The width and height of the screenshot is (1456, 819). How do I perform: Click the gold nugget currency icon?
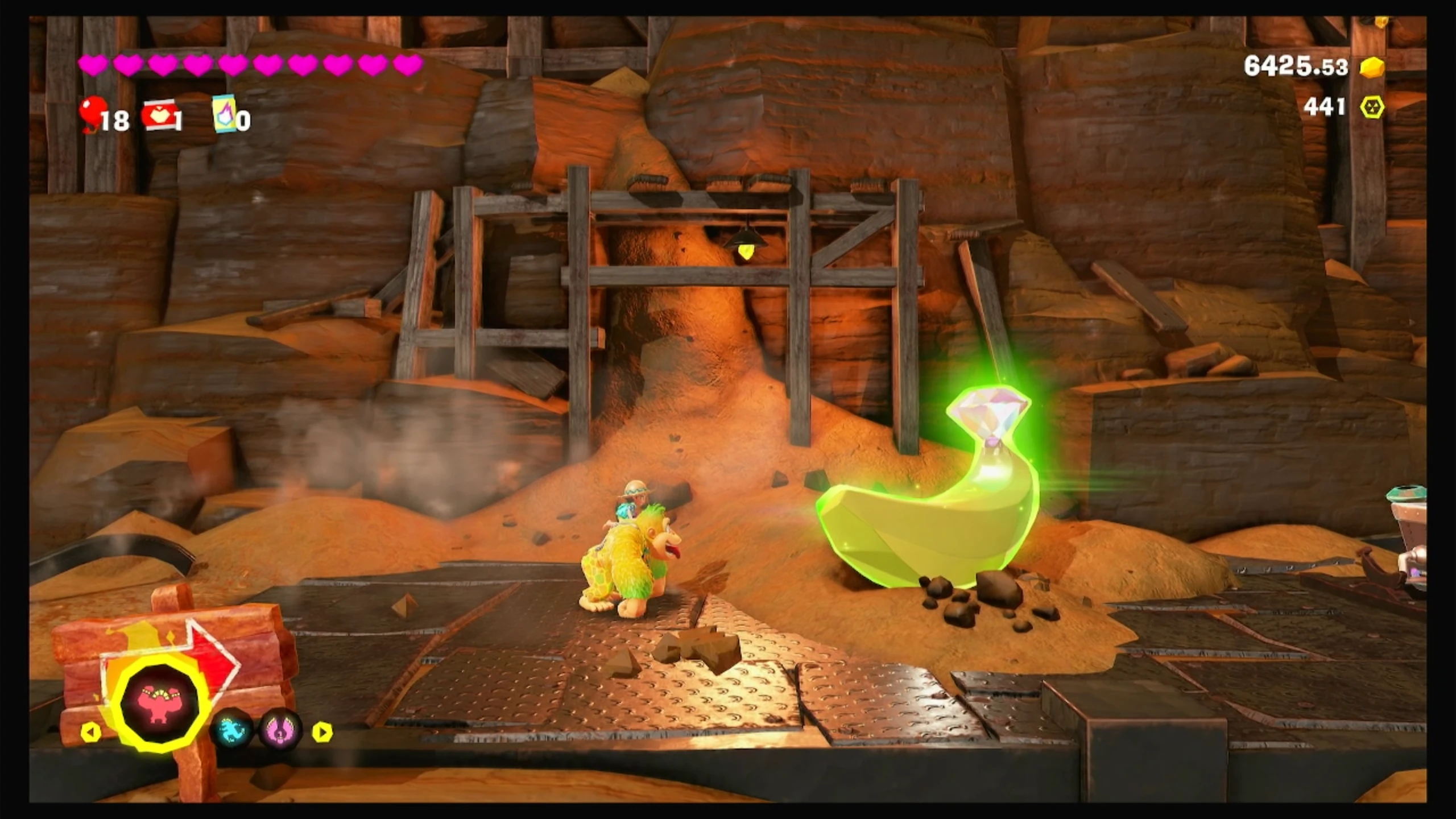tap(1372, 67)
